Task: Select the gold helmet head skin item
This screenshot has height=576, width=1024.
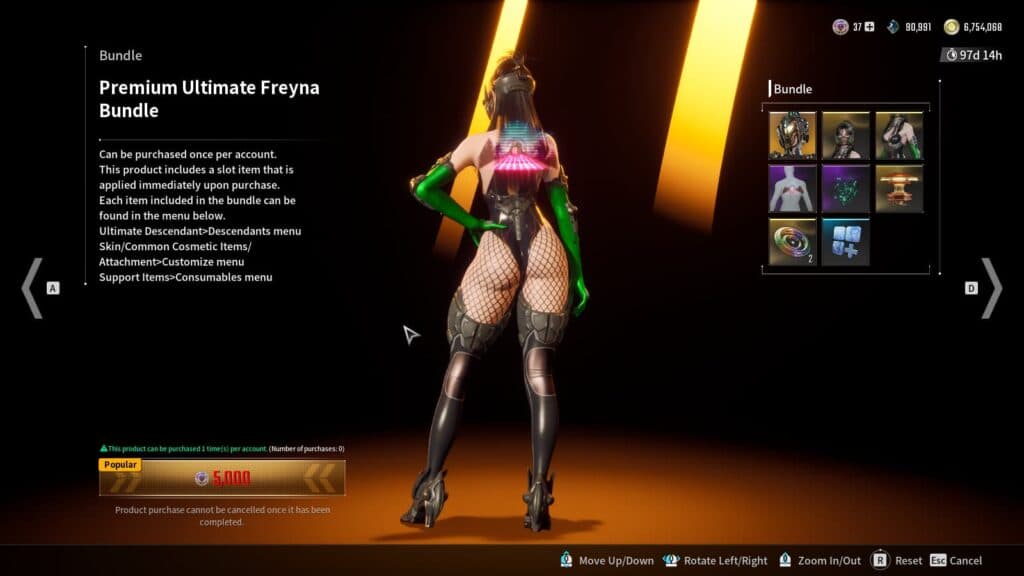Action: tap(792, 135)
